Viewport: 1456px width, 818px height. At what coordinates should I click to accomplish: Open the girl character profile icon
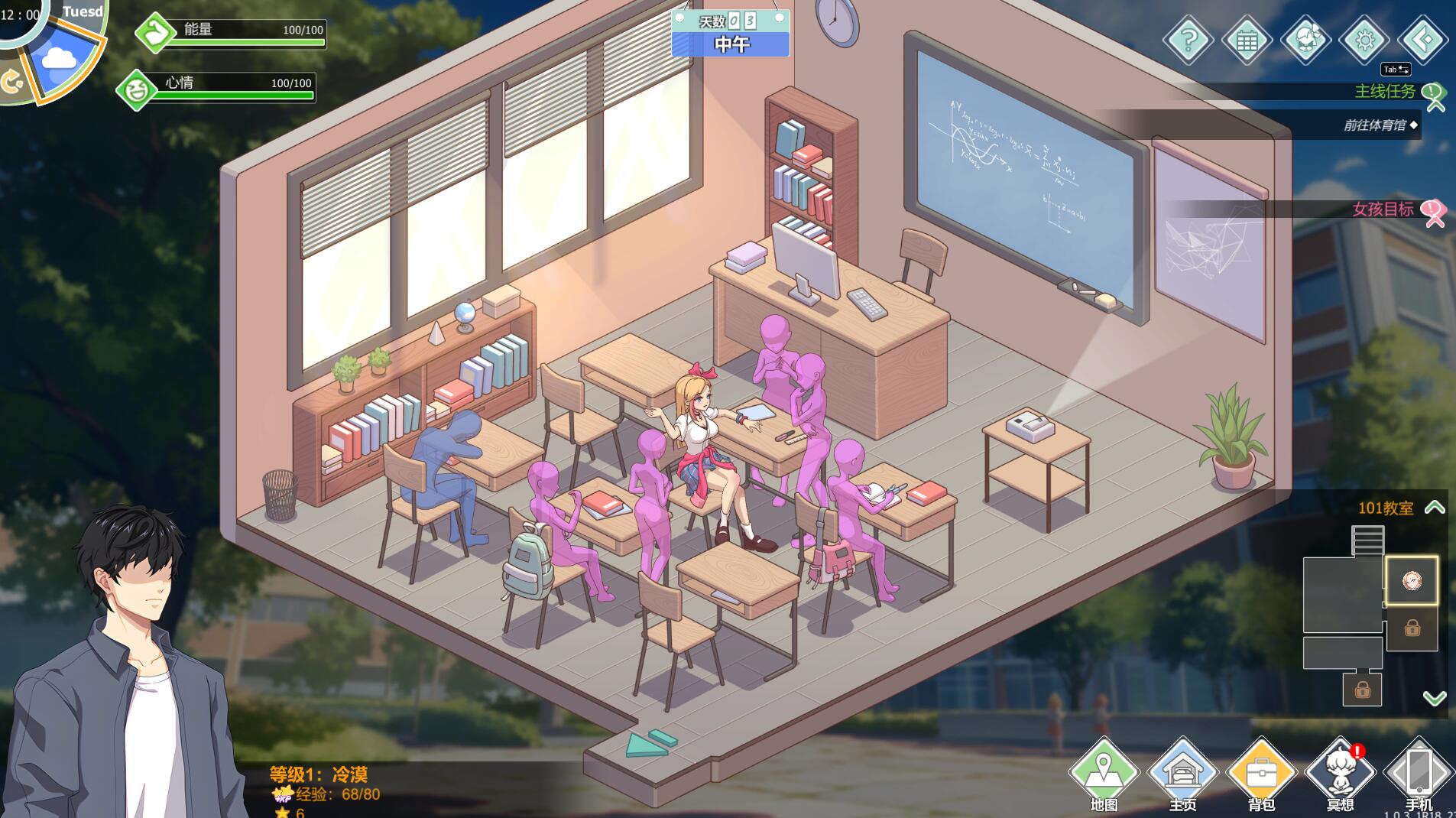coord(1305,40)
